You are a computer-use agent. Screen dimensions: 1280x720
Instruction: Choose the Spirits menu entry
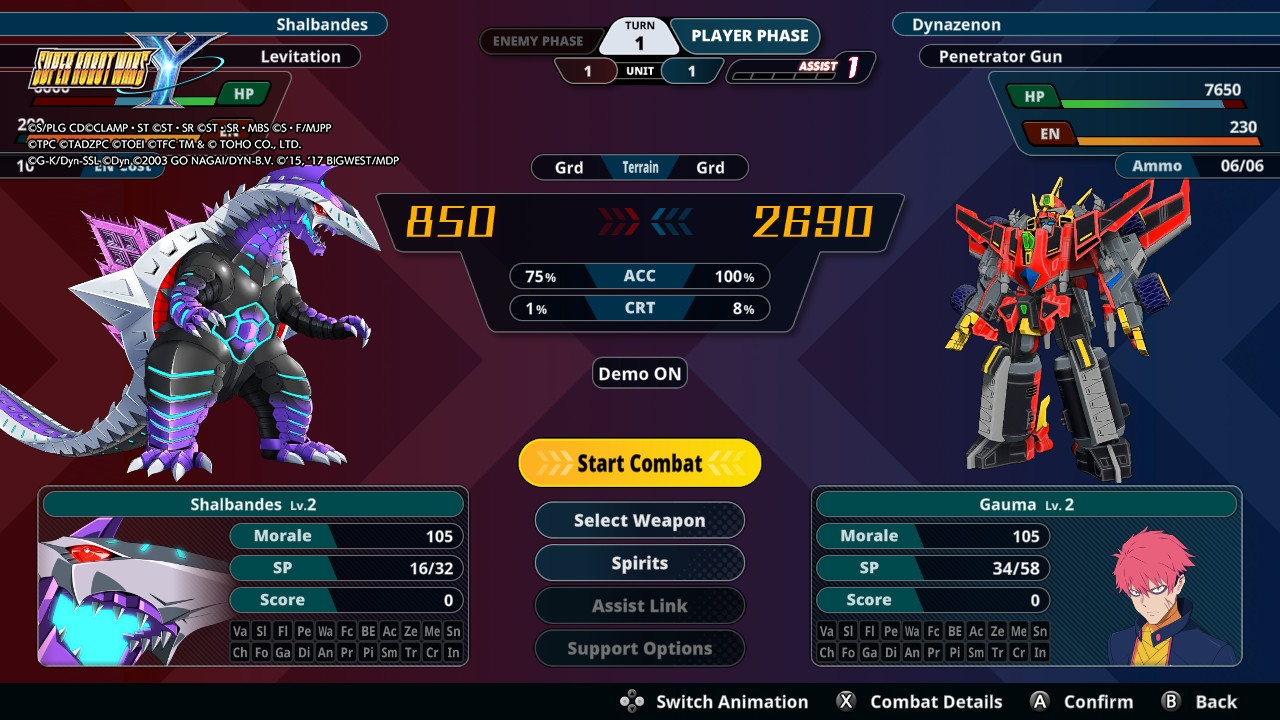coord(640,563)
